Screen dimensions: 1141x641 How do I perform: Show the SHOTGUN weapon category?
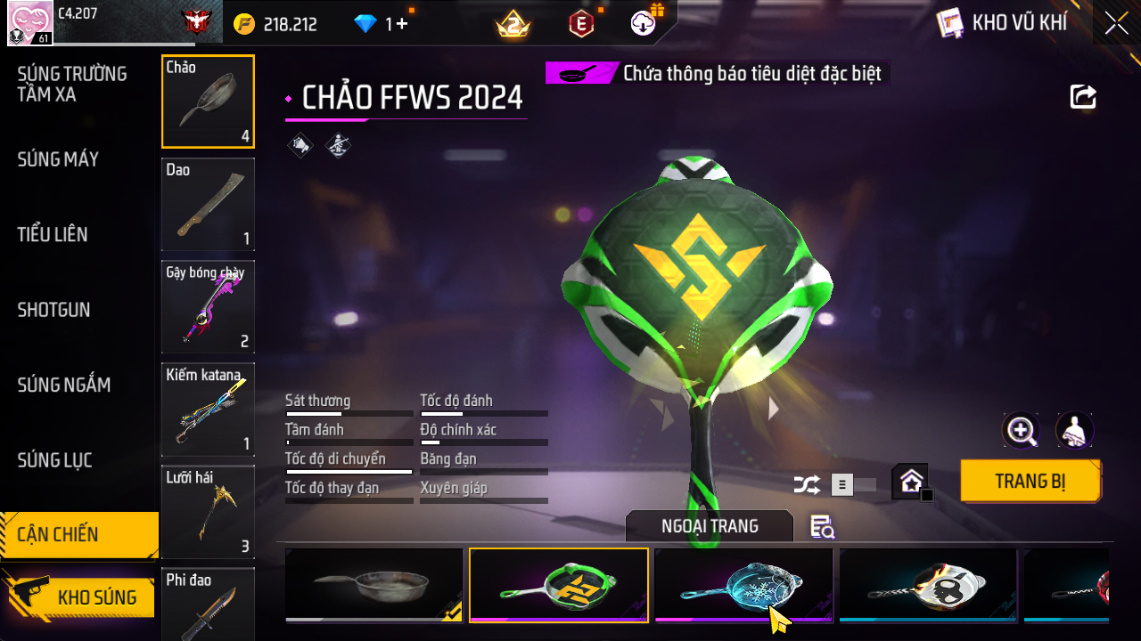pyautogui.click(x=54, y=310)
